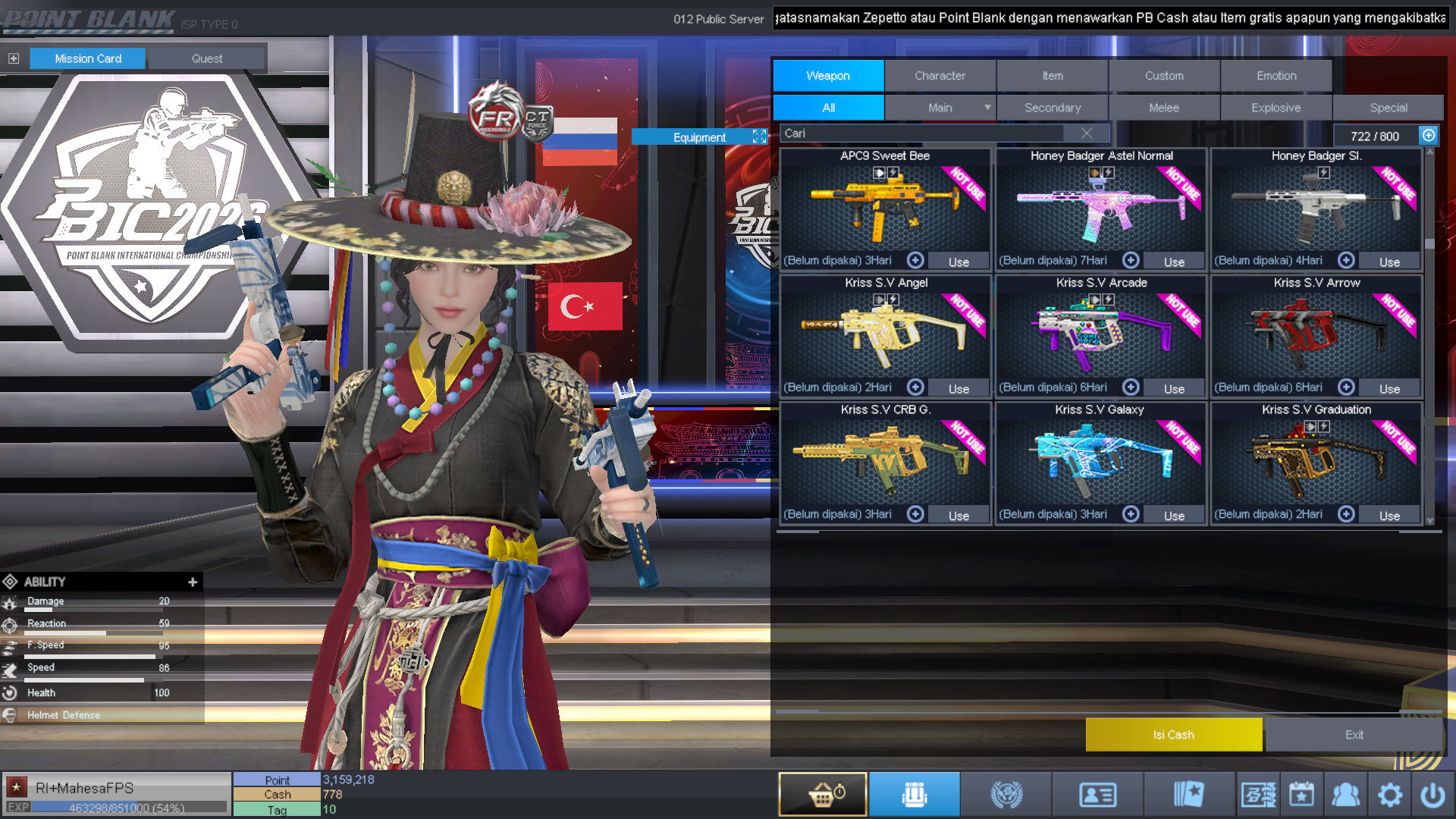This screenshot has height=819, width=1456.
Task: Switch to the Character tab
Action: pos(940,76)
